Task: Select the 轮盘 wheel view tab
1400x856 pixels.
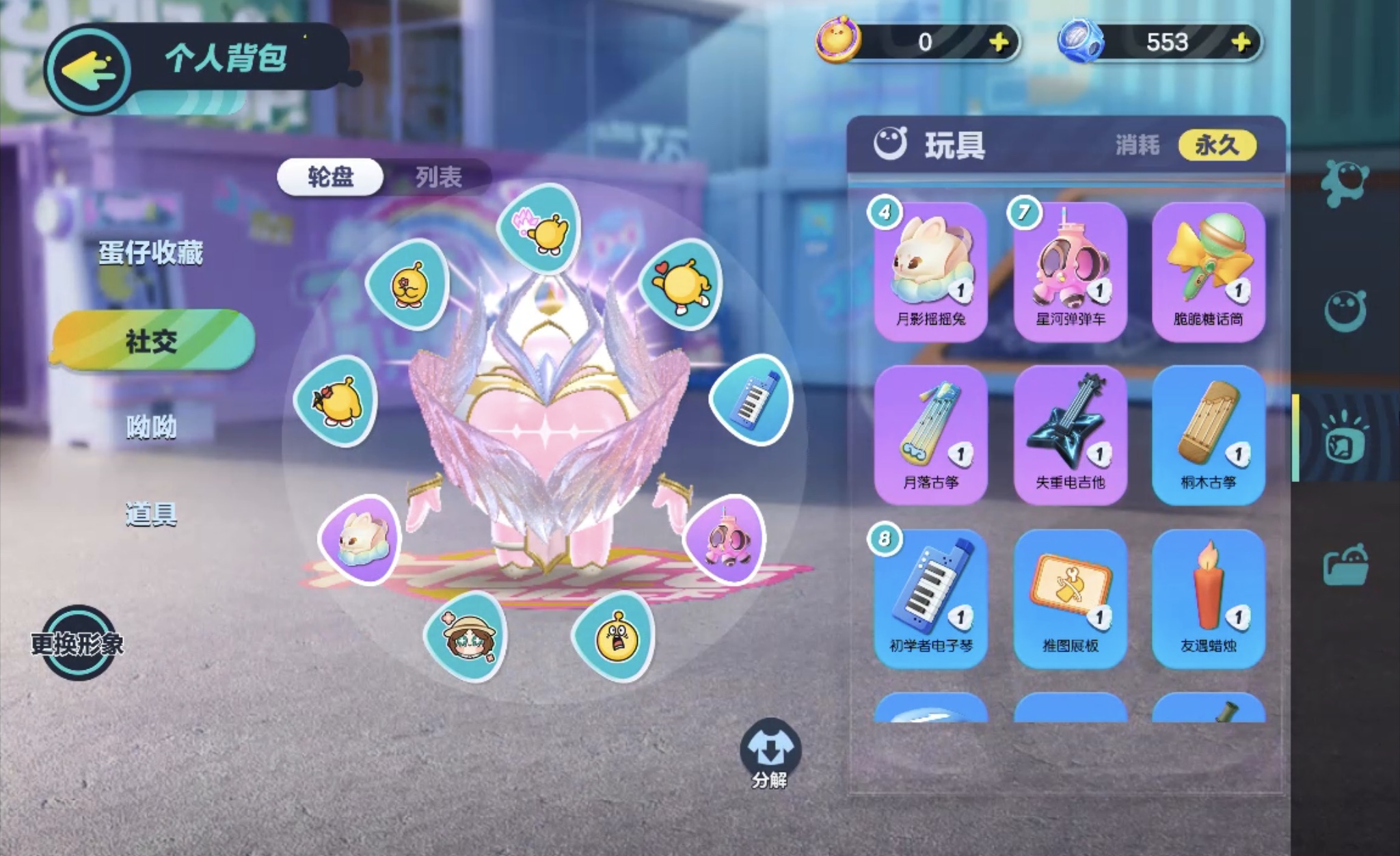Action: [x=331, y=178]
